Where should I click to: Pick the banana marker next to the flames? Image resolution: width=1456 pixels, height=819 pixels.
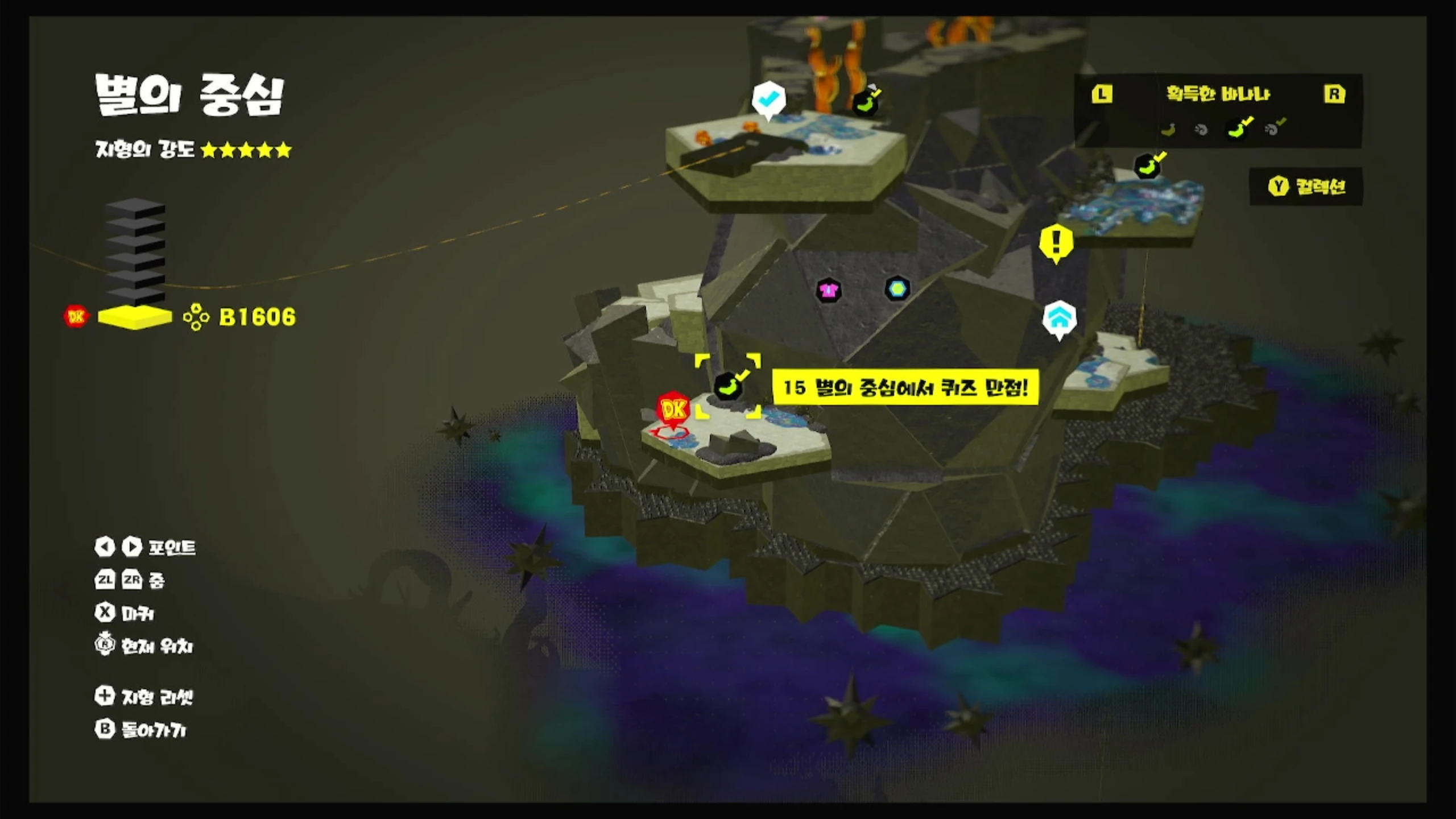tap(866, 104)
